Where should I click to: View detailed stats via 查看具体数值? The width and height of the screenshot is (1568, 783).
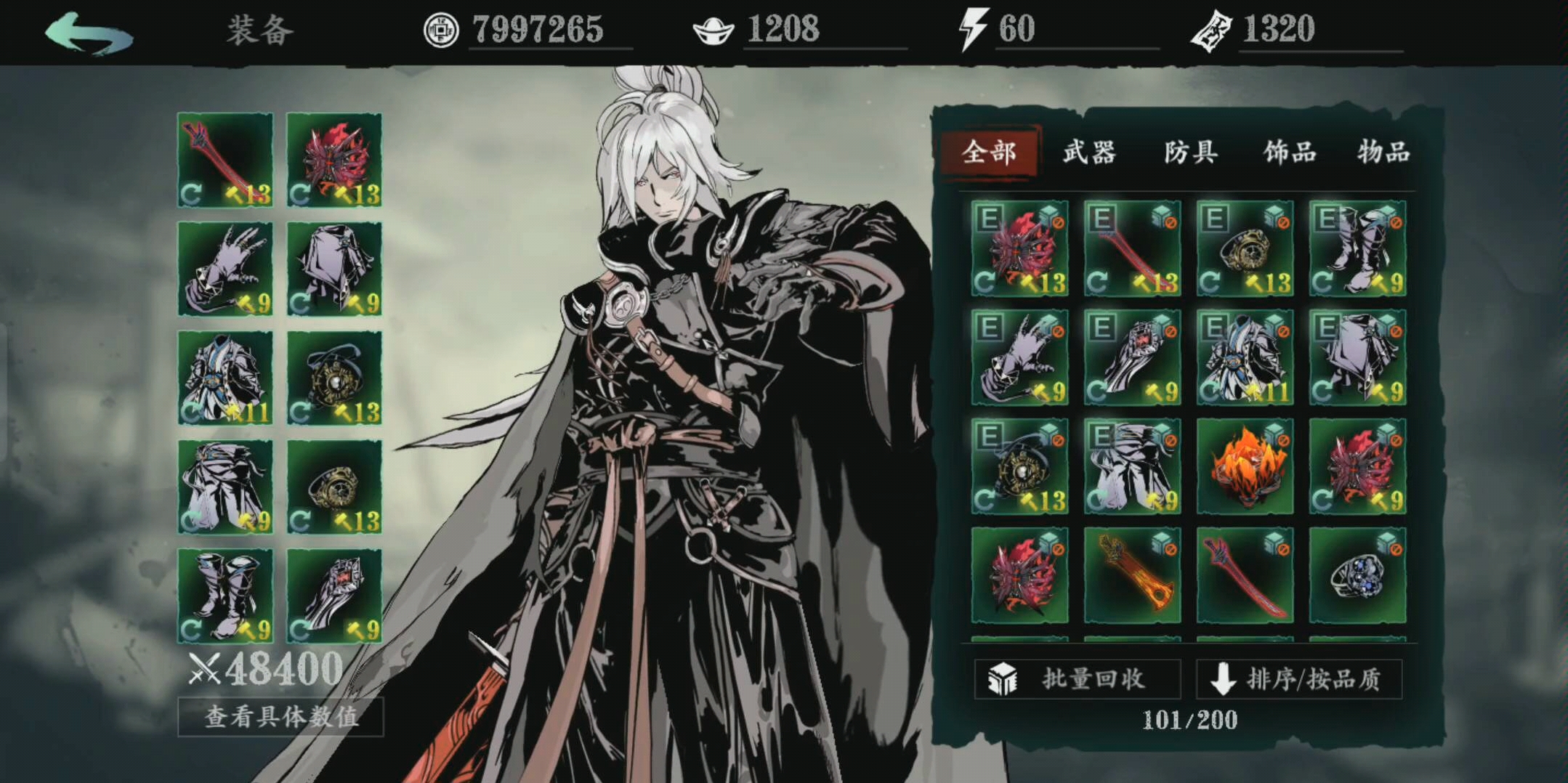click(x=280, y=717)
